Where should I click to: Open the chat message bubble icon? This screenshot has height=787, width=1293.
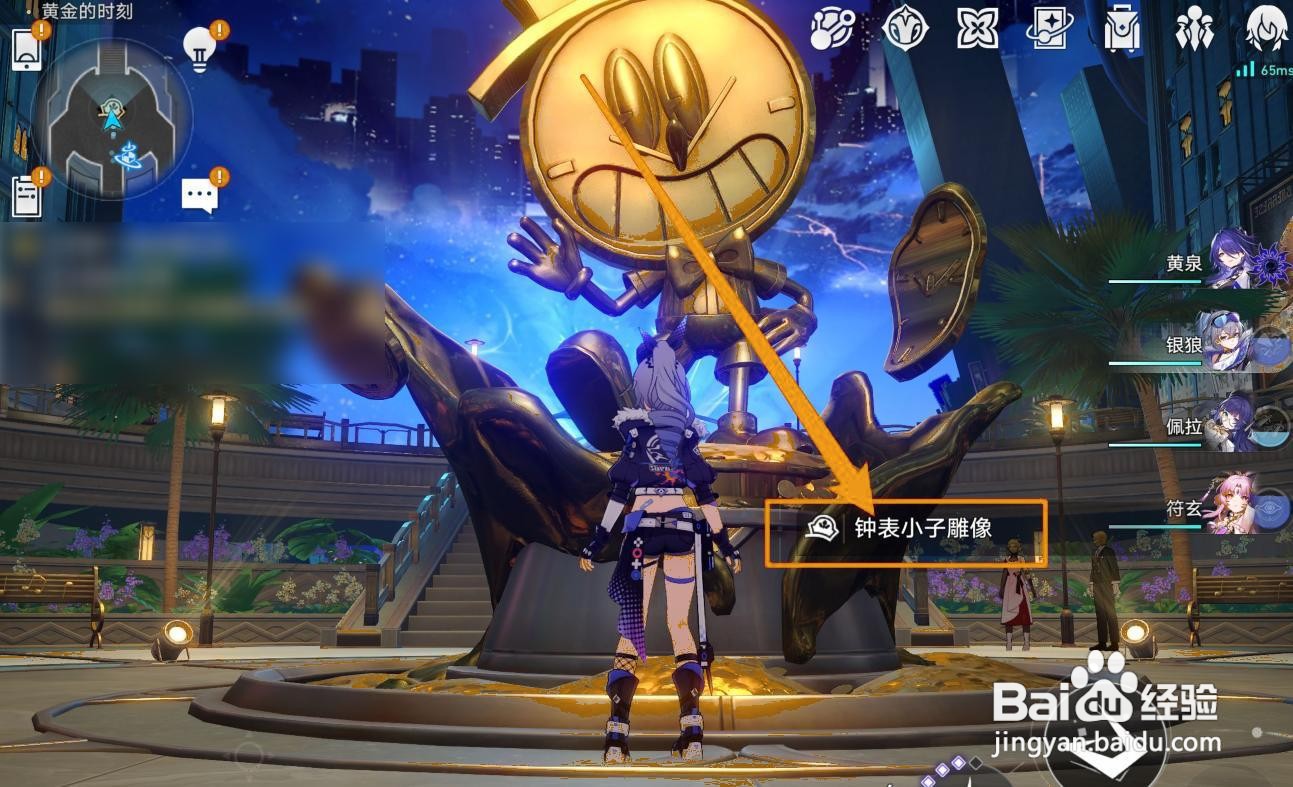point(199,193)
